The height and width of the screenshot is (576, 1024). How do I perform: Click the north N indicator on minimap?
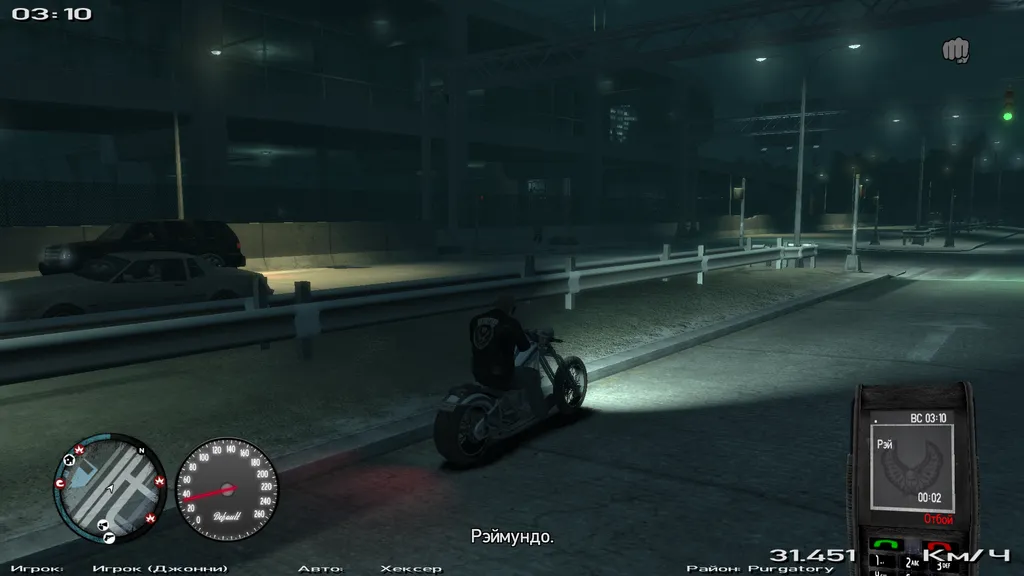pos(142,451)
